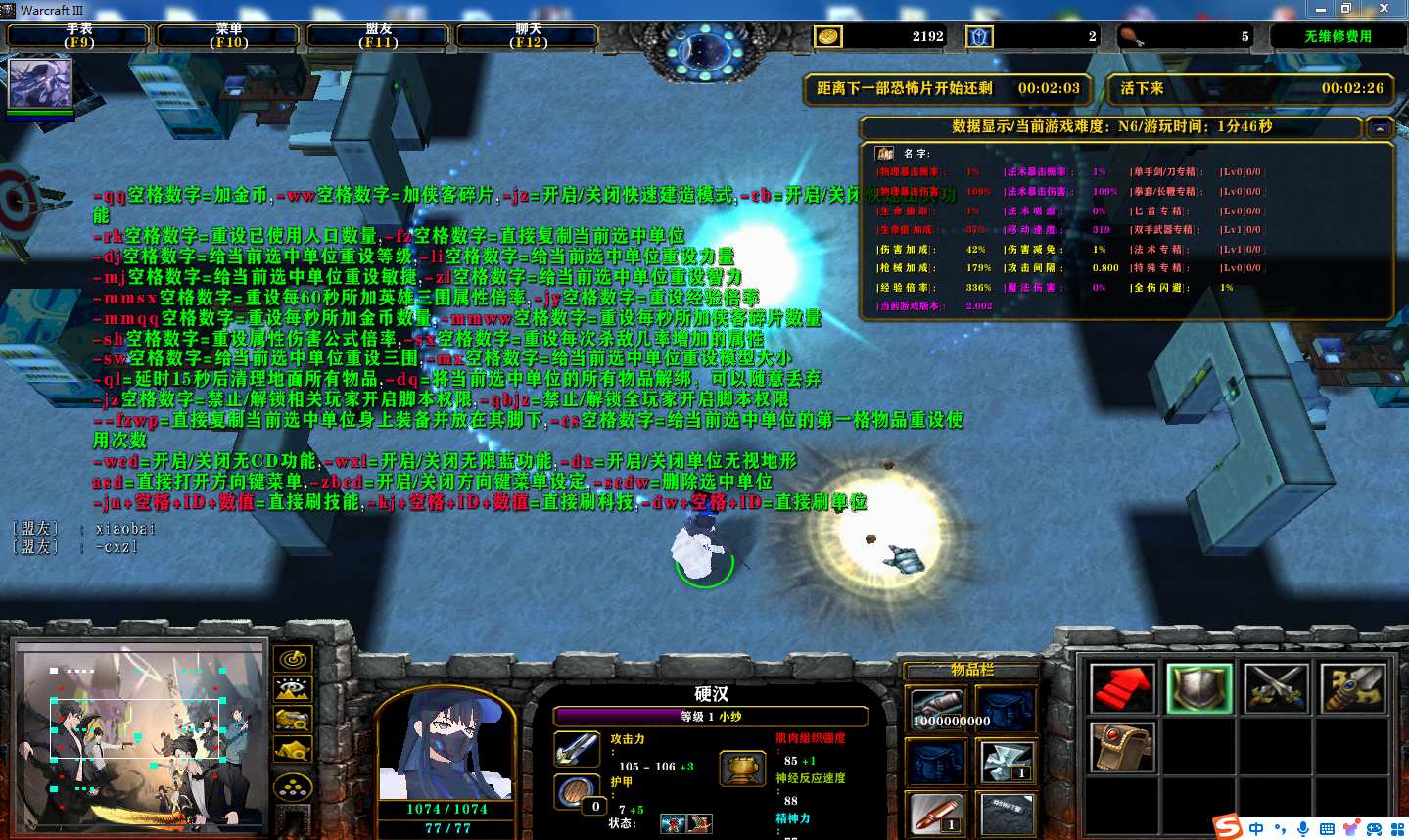Open the 聊天 (F12) chat log
Screen dimensions: 1409x840
[529, 36]
